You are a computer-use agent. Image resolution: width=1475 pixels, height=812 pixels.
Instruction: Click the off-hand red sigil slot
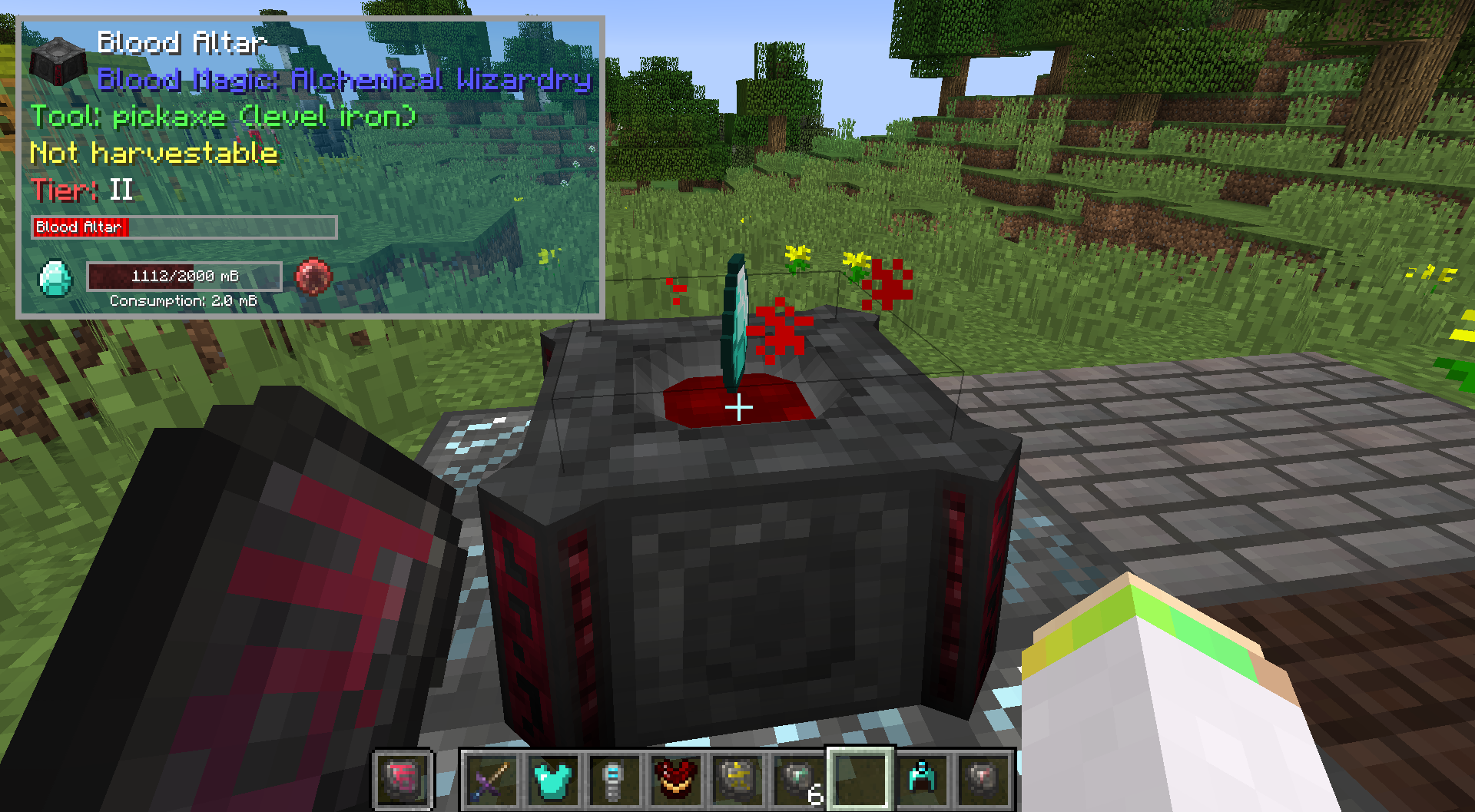coord(403,780)
